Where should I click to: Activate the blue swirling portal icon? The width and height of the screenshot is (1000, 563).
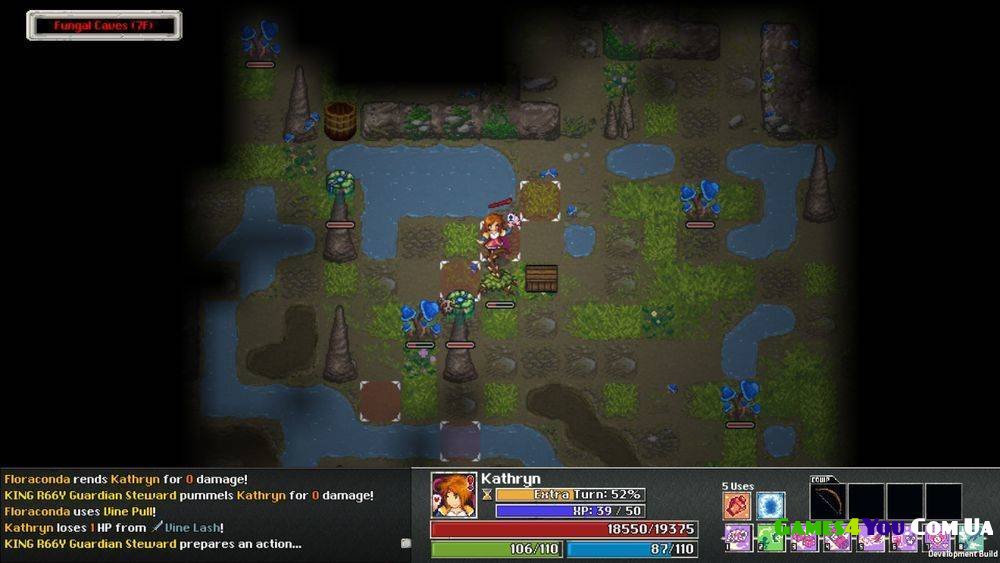coord(770,505)
